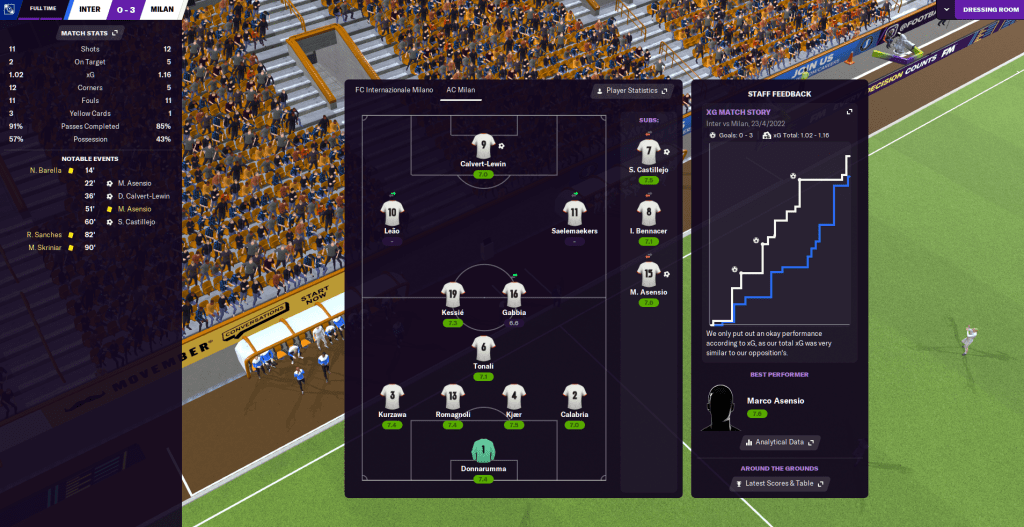Pick Saelemaekers on the right wing
The image size is (1024, 527).
[x=573, y=213]
